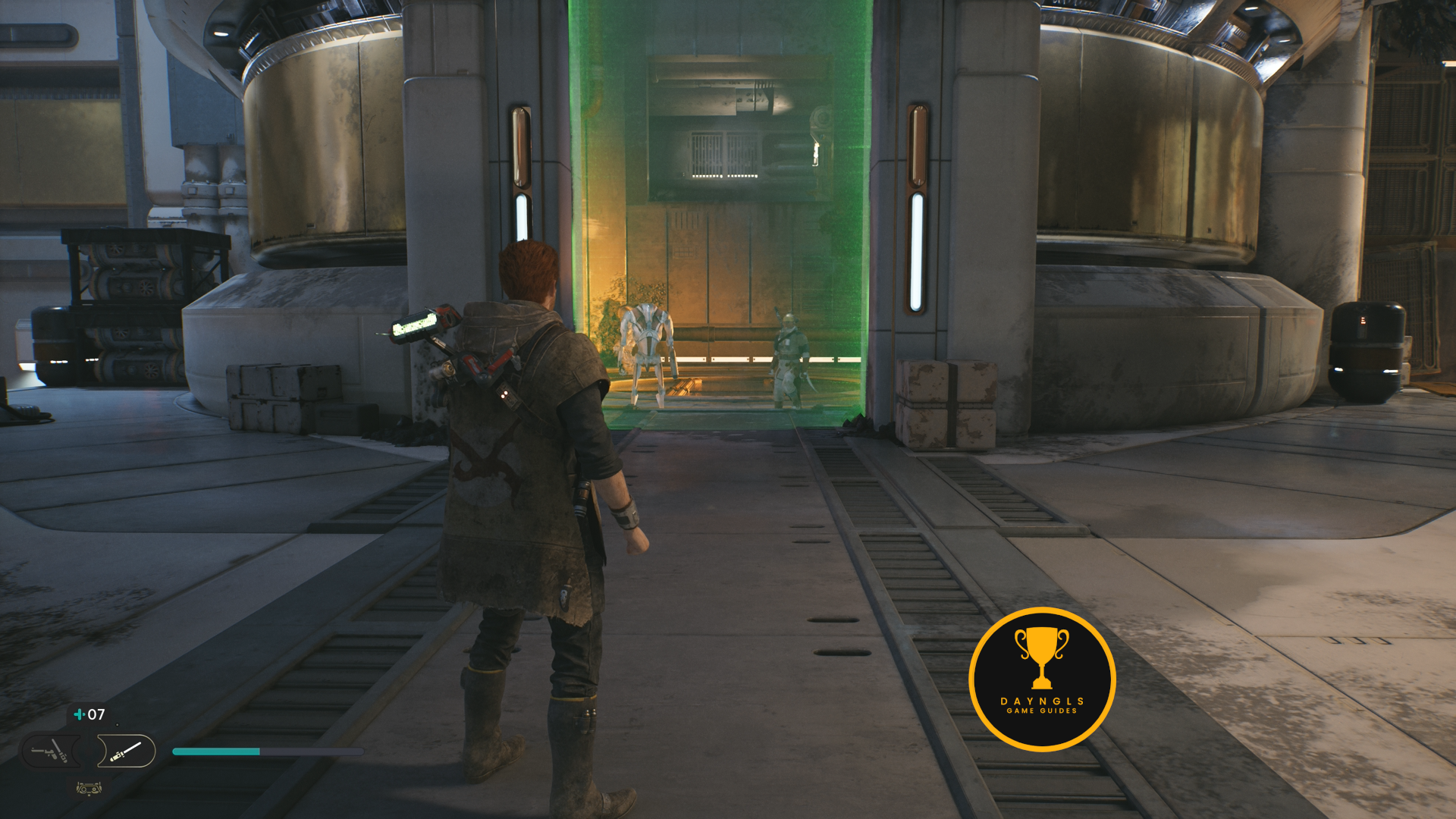Image resolution: width=1456 pixels, height=819 pixels.
Task: Open the Dayngls Game Guides trophy logo
Action: 1042,679
